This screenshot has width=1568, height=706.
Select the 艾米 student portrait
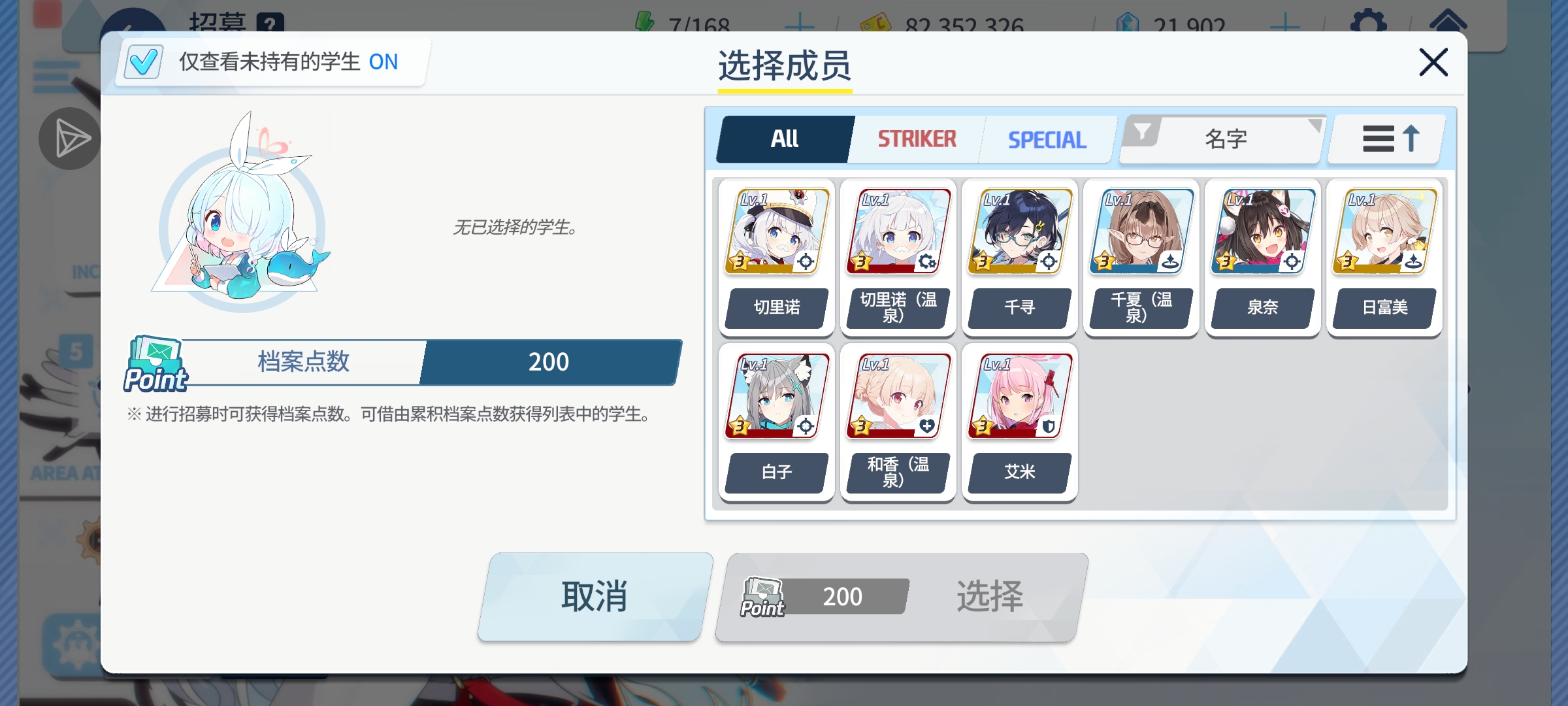[x=1019, y=395]
